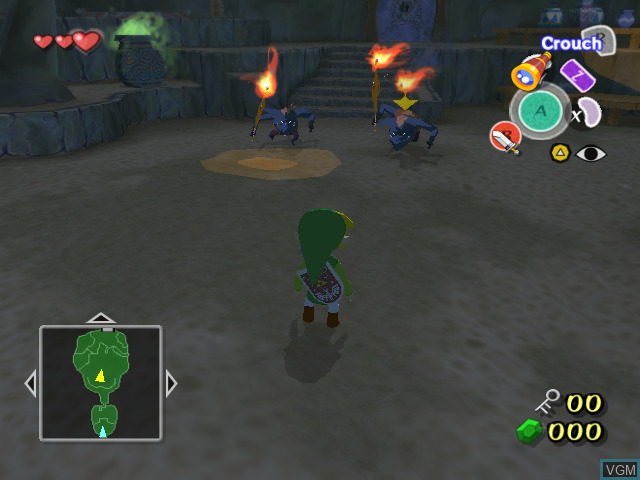Click the minimap's left arrow

click(x=30, y=383)
